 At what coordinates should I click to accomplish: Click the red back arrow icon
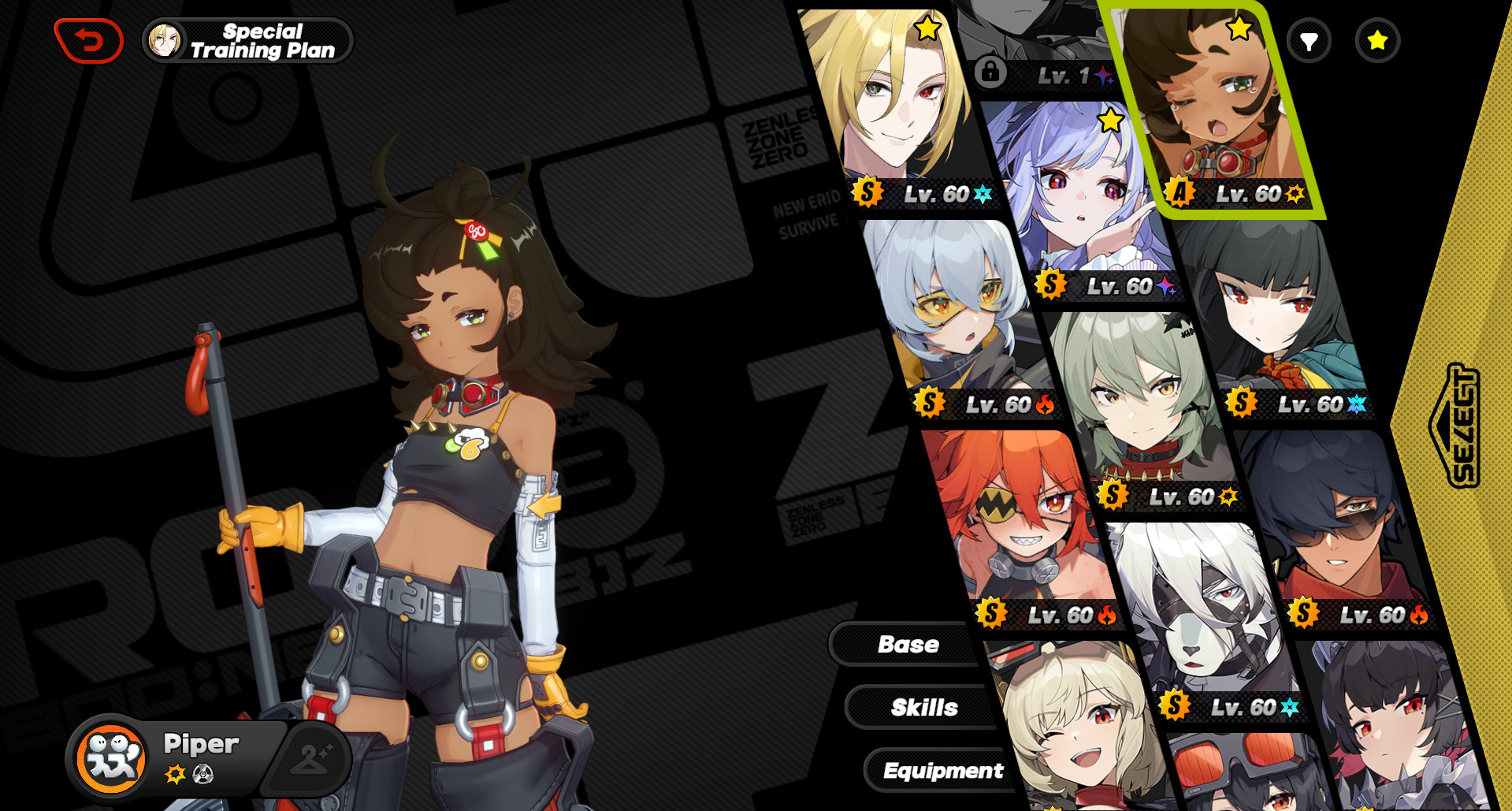(x=89, y=39)
